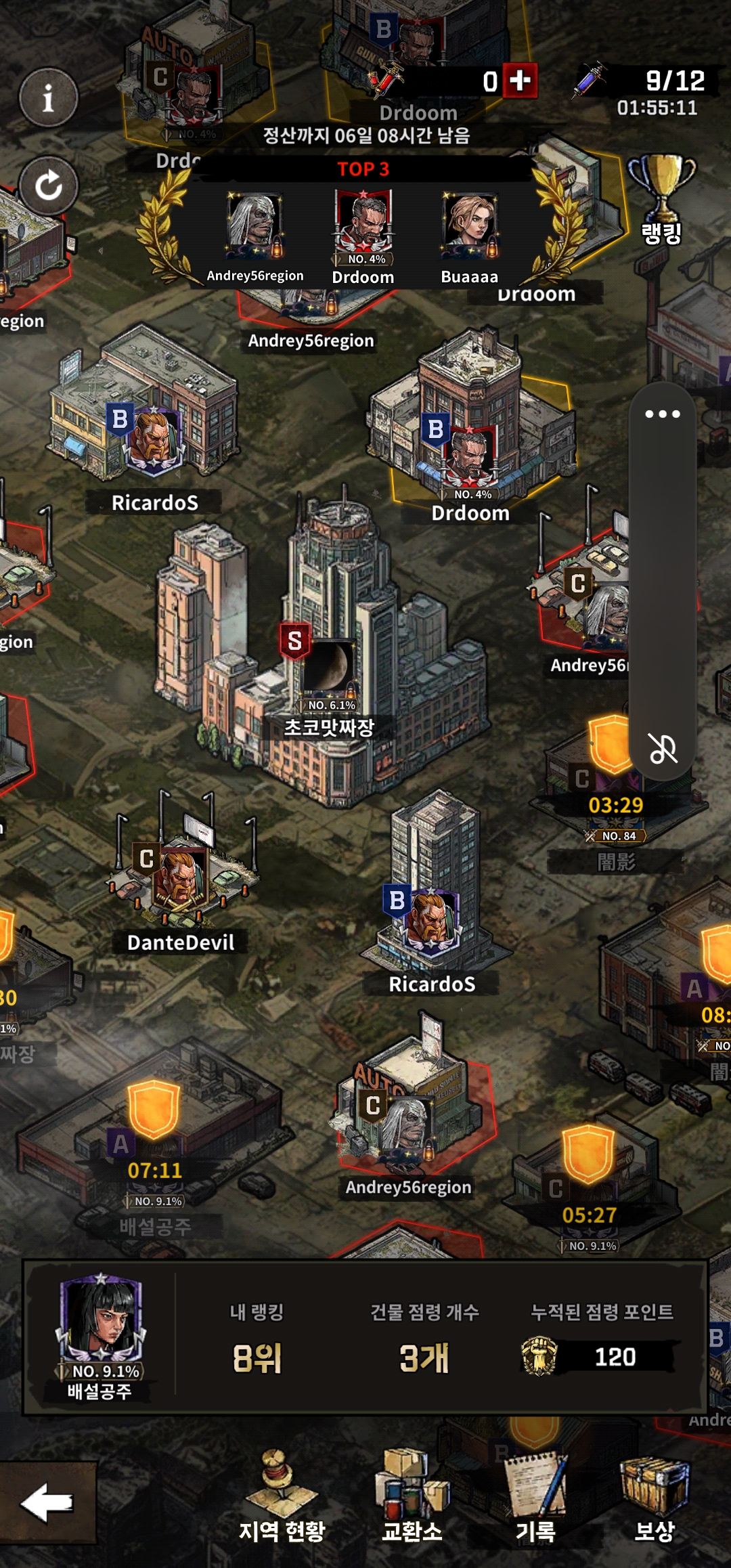The height and width of the screenshot is (1568, 731).
Task: Tap the refresh arrow button
Action: click(48, 186)
